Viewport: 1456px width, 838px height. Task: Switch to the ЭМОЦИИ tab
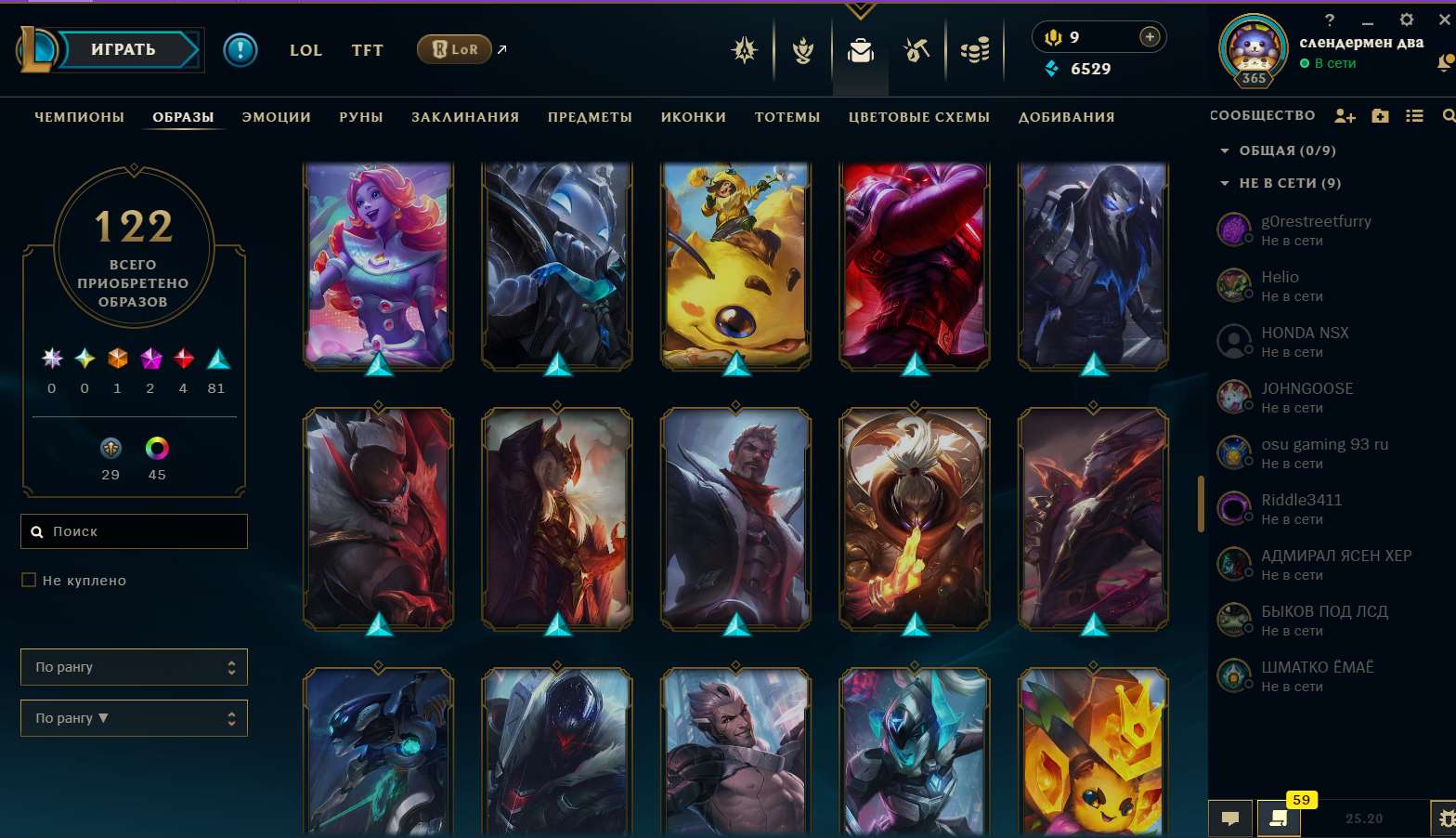276,117
